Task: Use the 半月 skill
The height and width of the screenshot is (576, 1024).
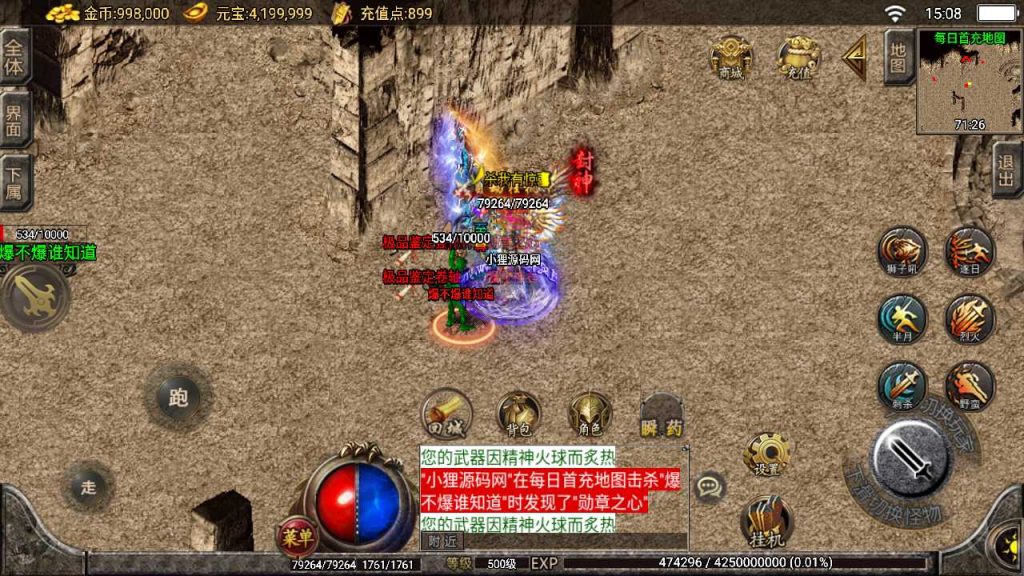Action: 902,319
